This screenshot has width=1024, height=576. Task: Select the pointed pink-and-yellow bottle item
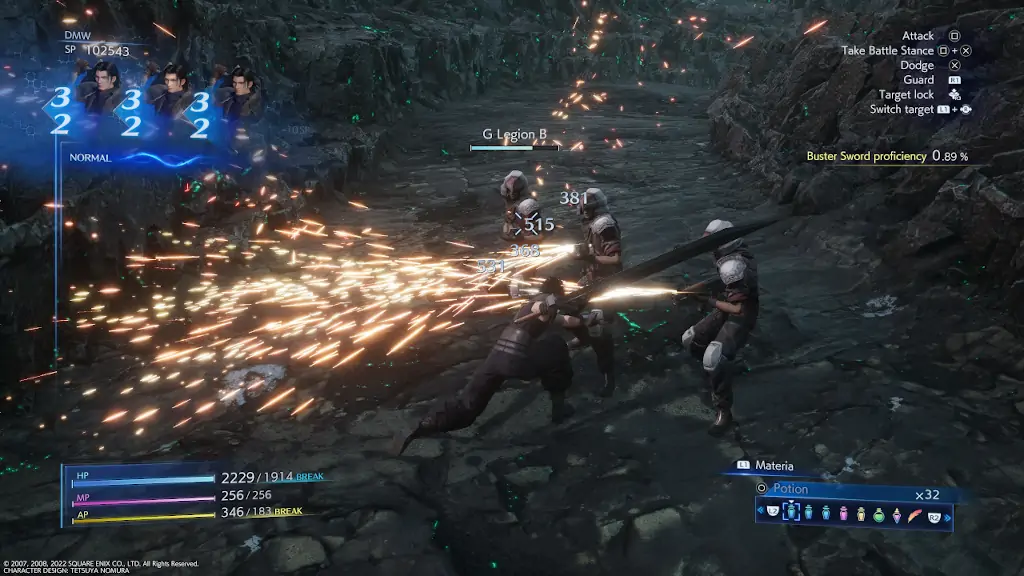click(x=896, y=514)
